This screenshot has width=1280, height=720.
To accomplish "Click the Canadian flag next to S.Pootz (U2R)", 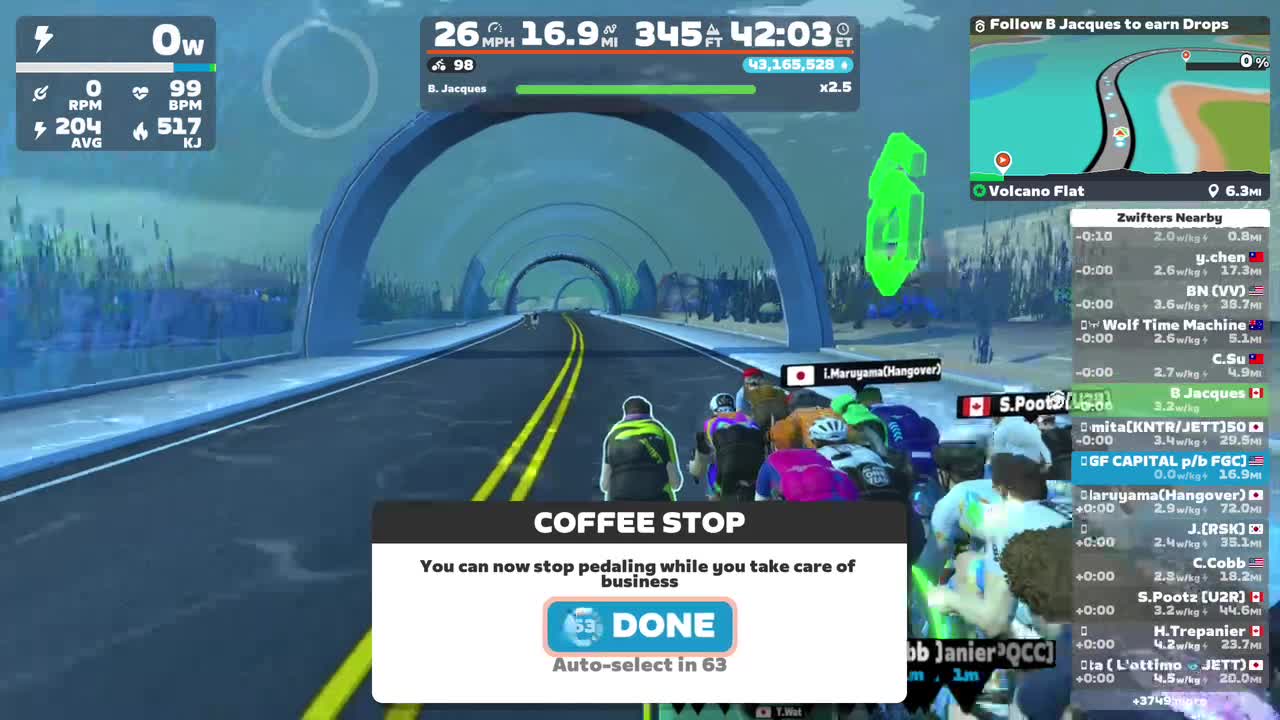I will pos(1256,596).
